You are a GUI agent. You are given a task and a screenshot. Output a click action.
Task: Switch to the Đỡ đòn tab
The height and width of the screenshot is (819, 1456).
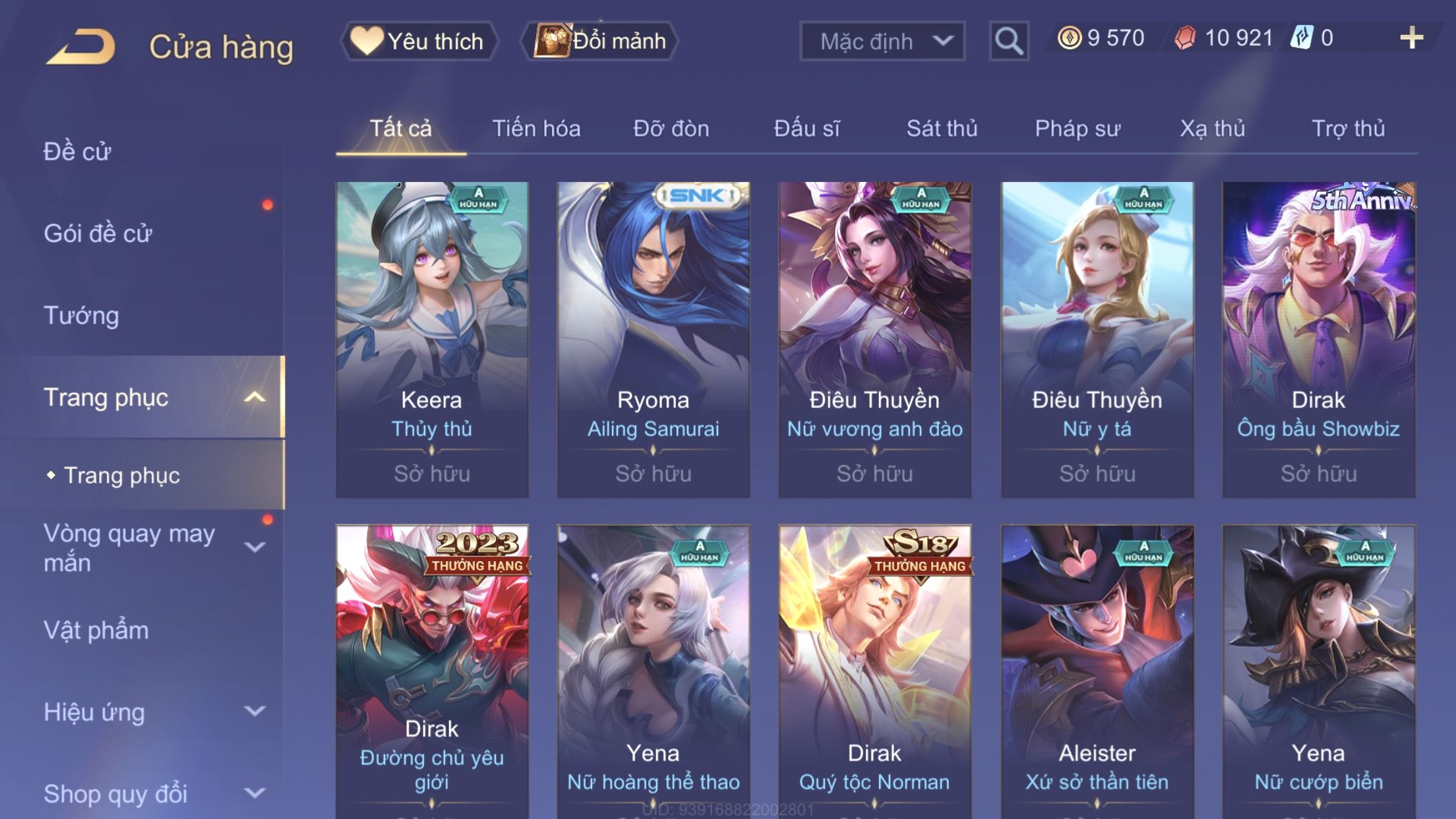[x=671, y=129]
